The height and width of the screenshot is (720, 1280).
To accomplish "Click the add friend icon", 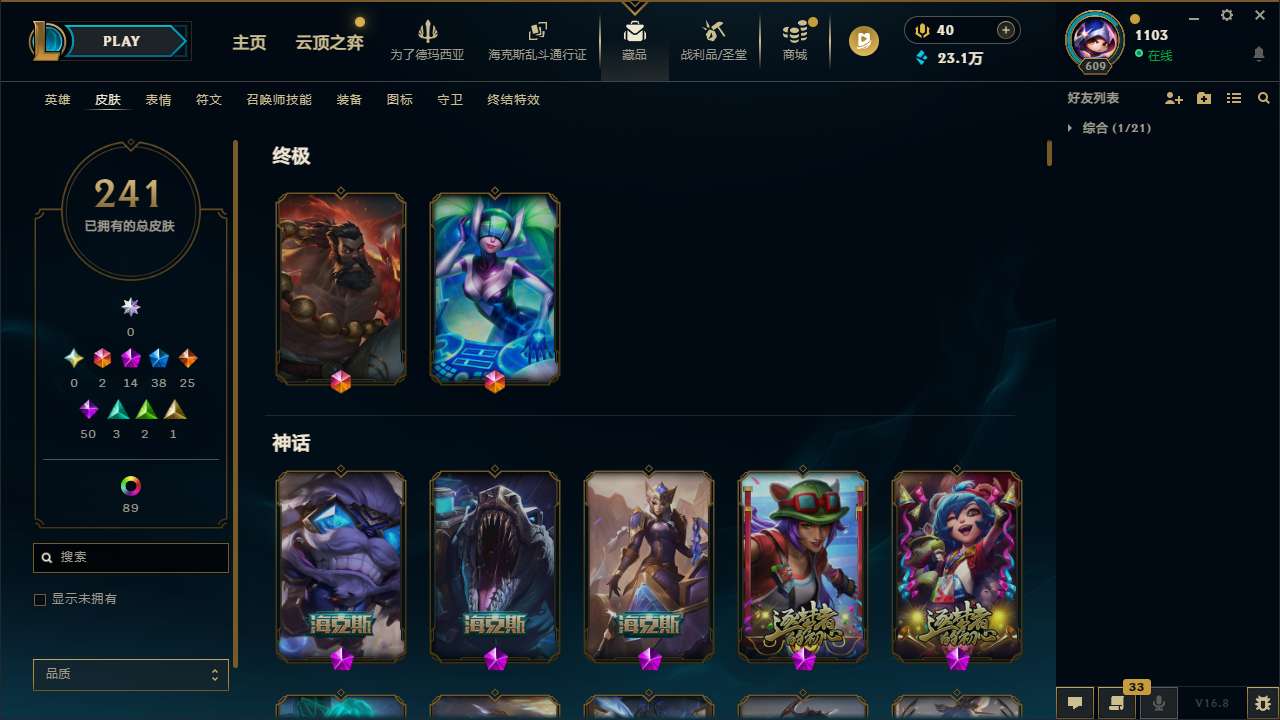I will 1174,98.
